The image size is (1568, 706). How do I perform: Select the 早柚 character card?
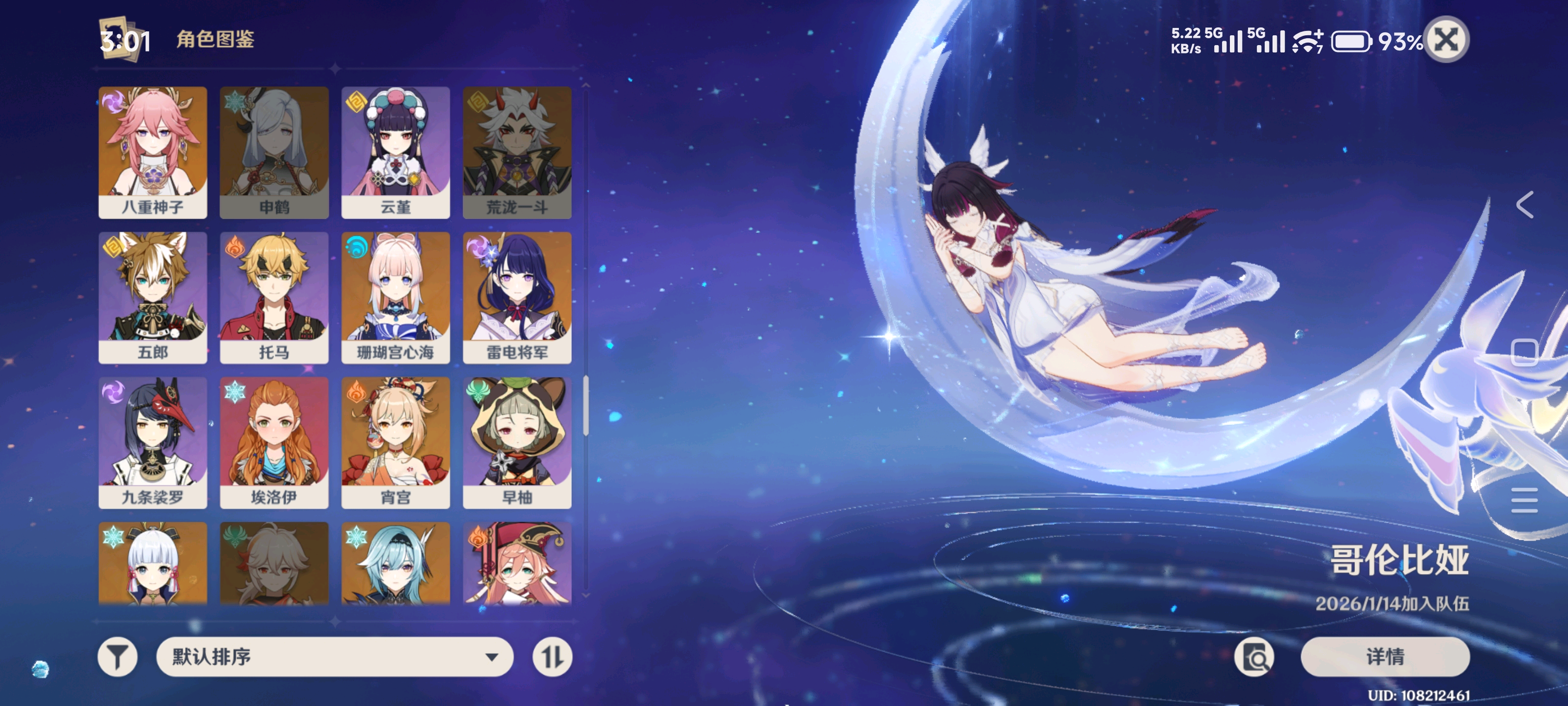[517, 442]
